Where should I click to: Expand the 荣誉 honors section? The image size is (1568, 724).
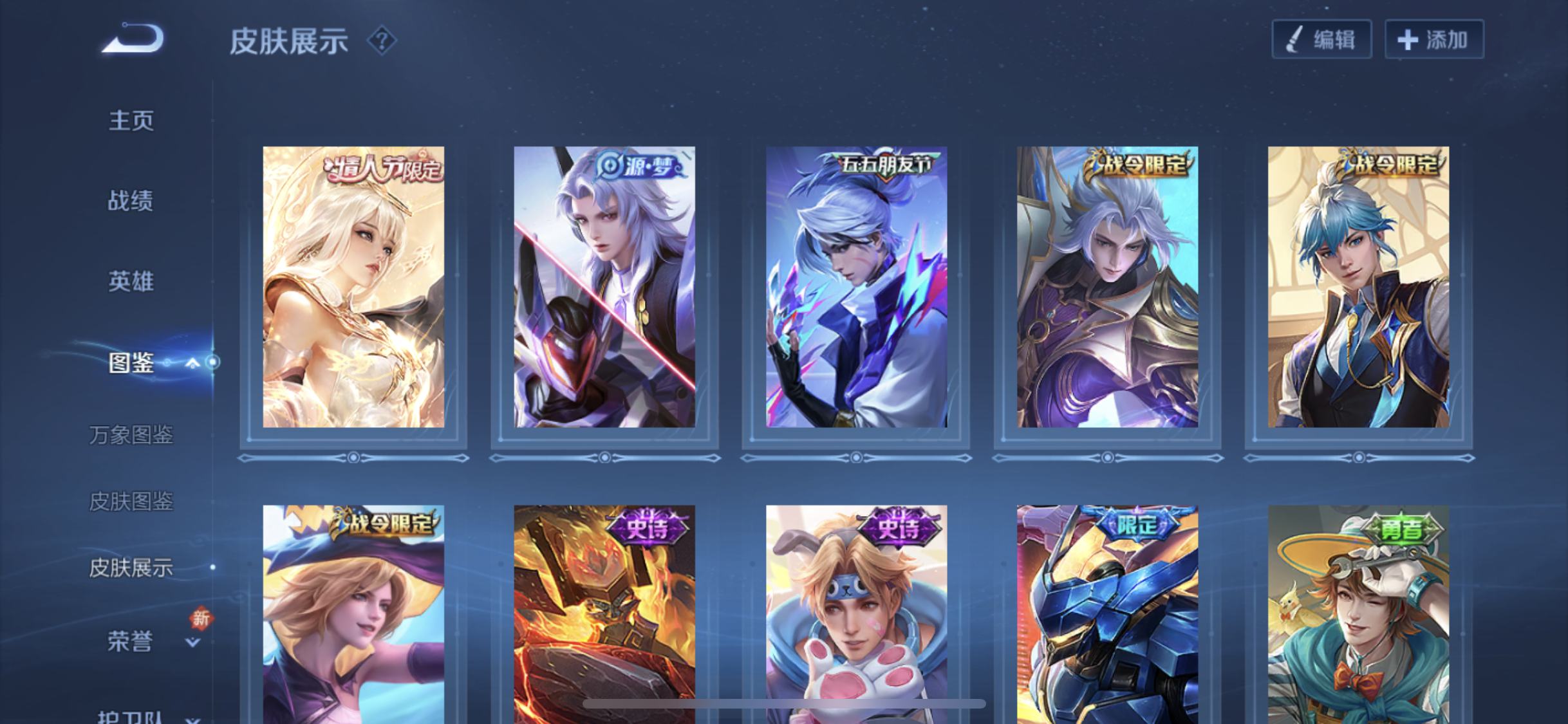(192, 642)
